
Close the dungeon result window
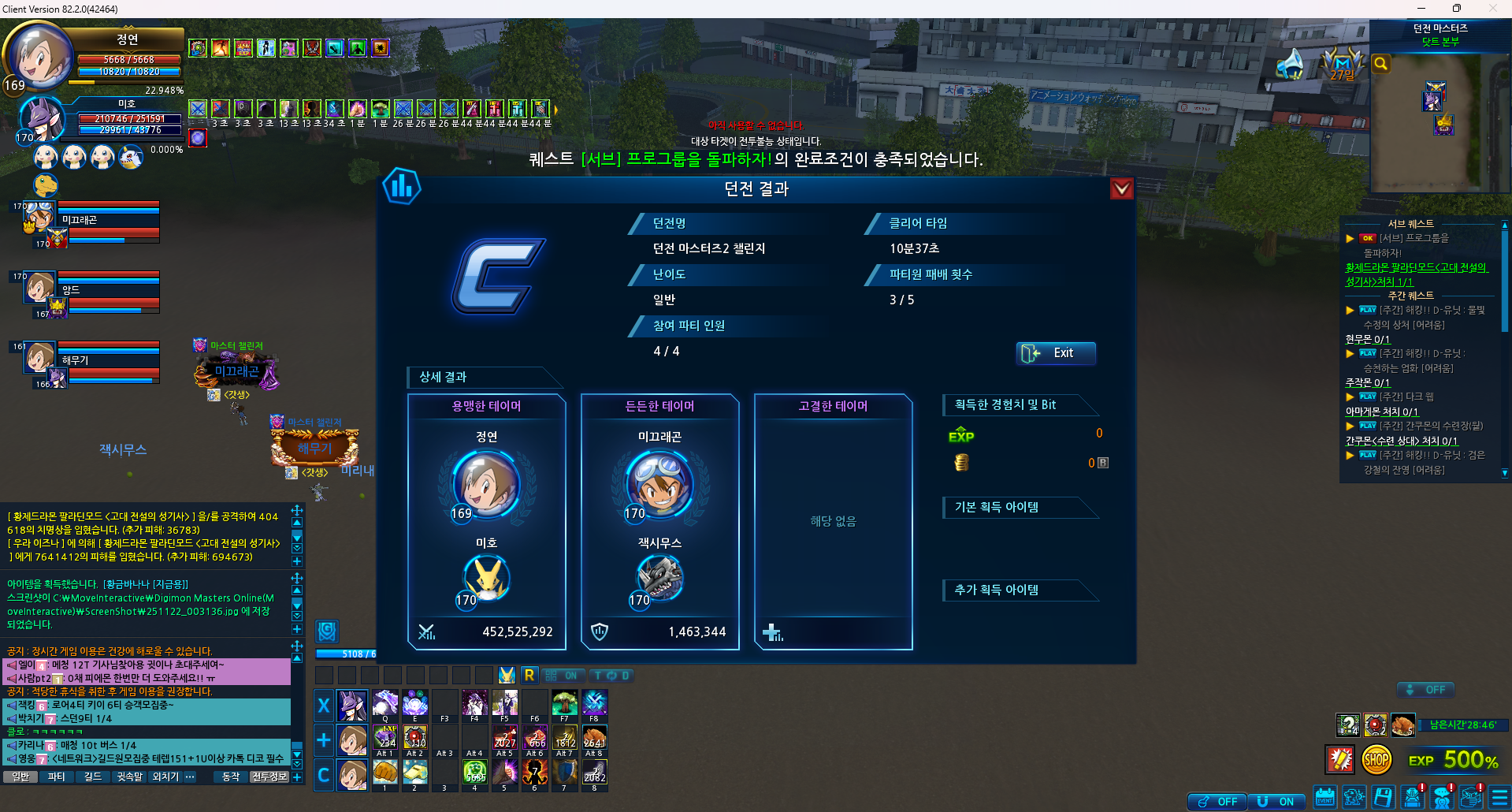pos(1121,188)
